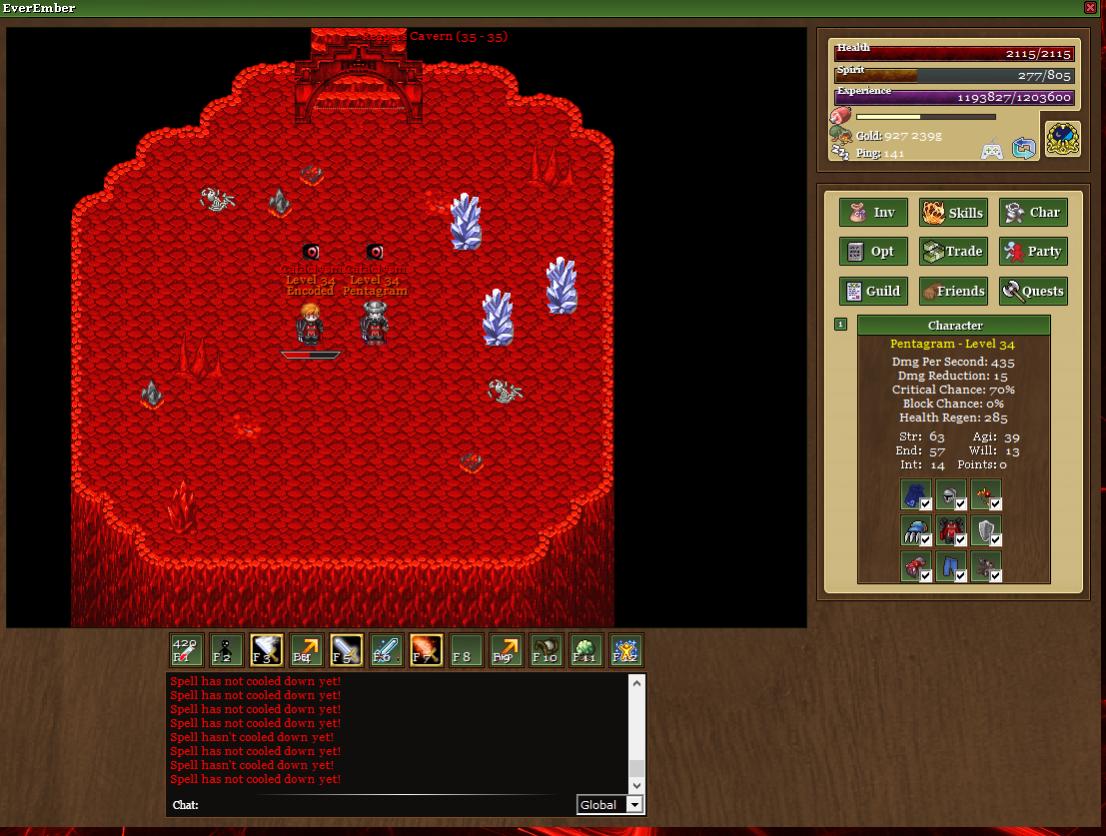Use the F12 sparkling figure skill

(x=625, y=650)
